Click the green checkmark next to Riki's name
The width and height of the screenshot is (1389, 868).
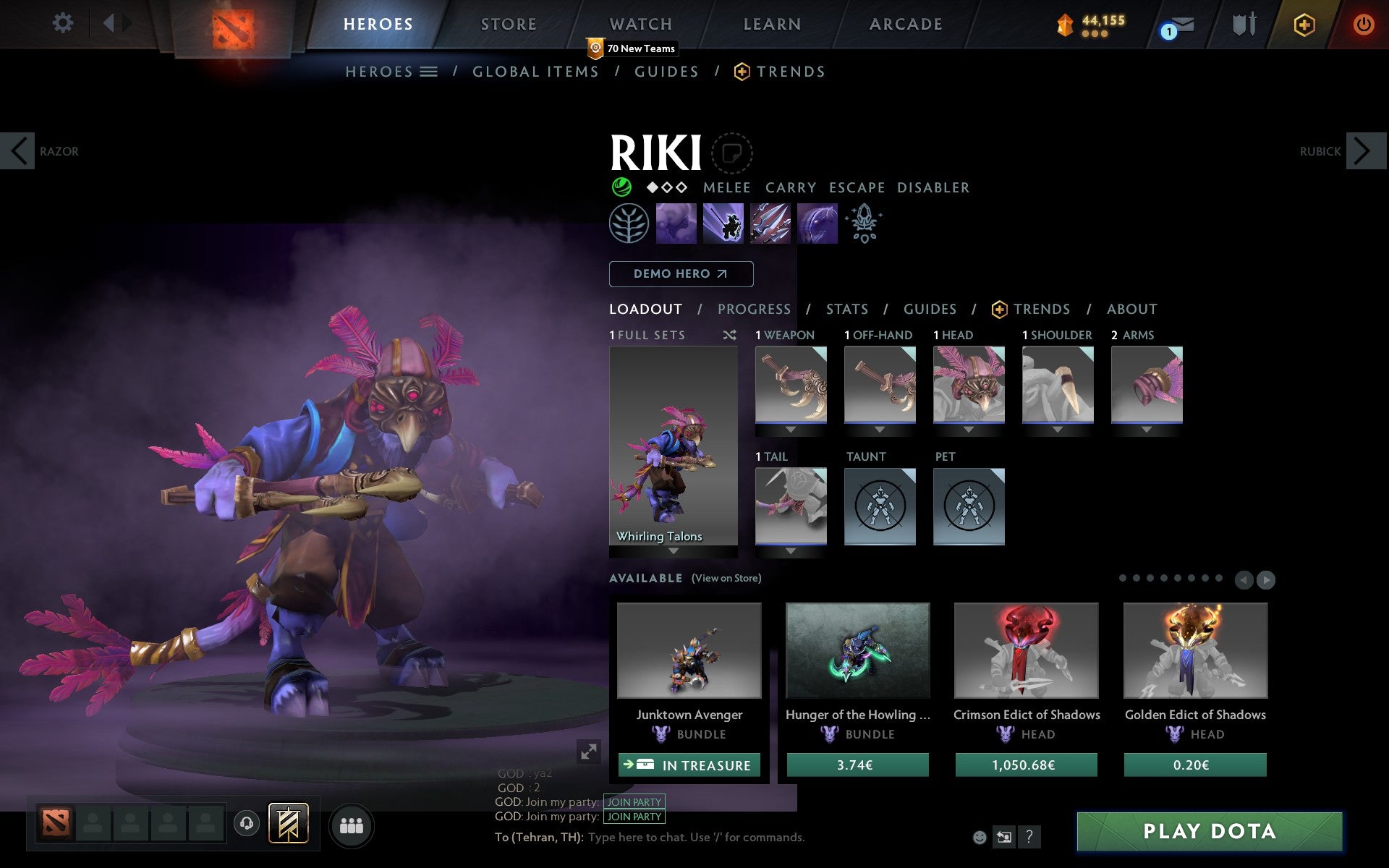click(x=621, y=187)
